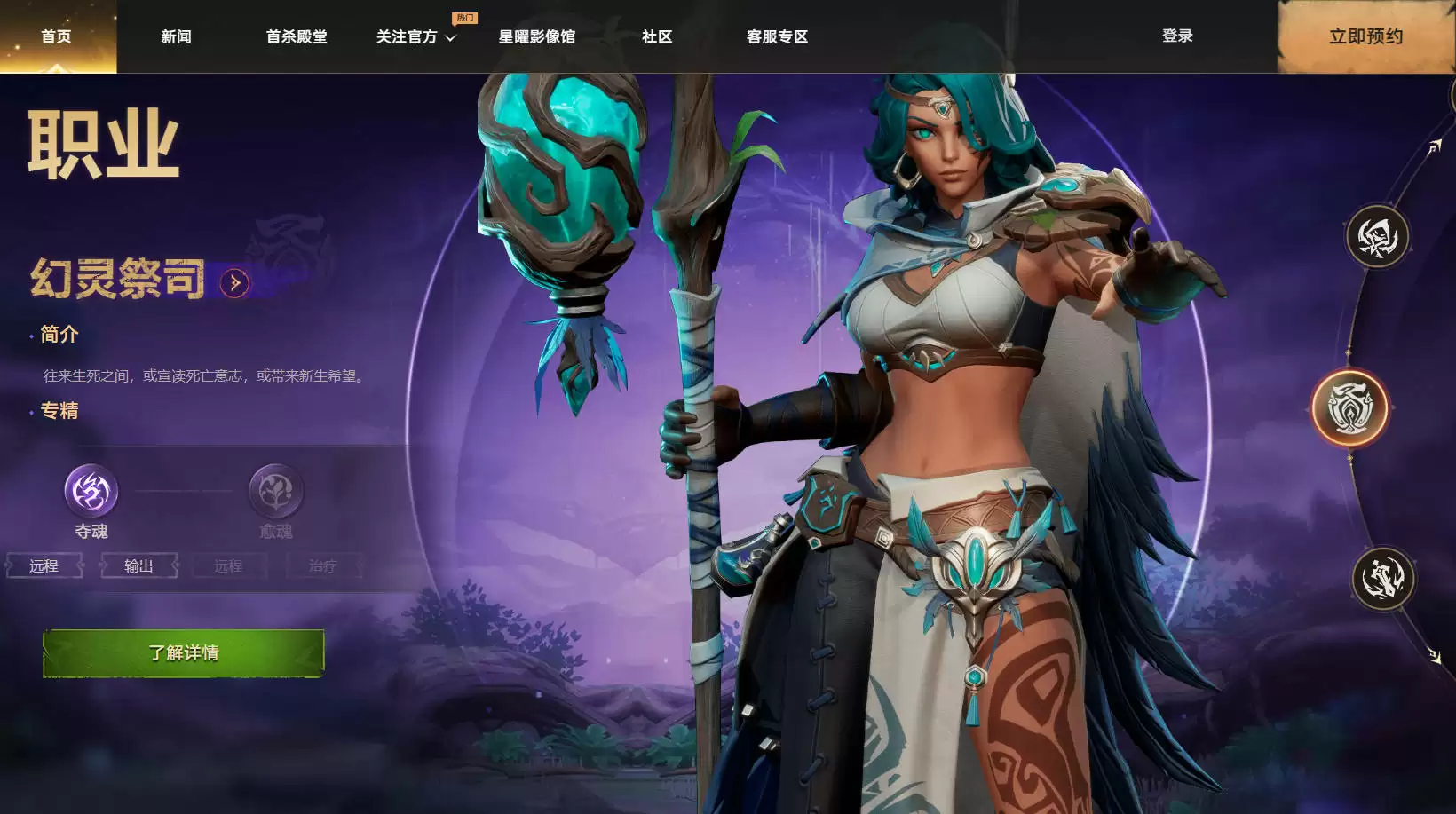Go to the 首页 home page
The image size is (1456, 814).
click(56, 36)
